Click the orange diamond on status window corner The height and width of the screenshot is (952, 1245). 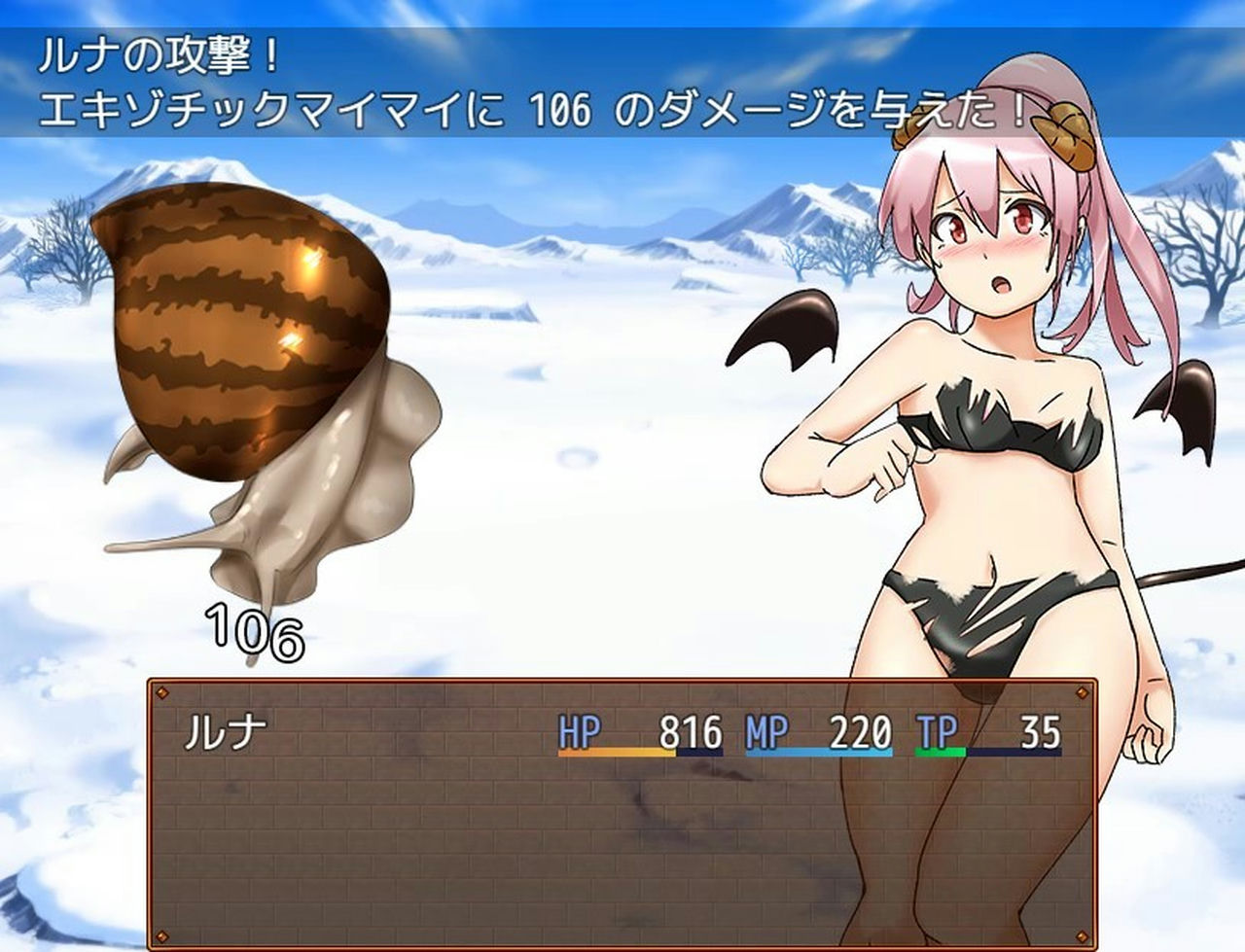pos(160,690)
